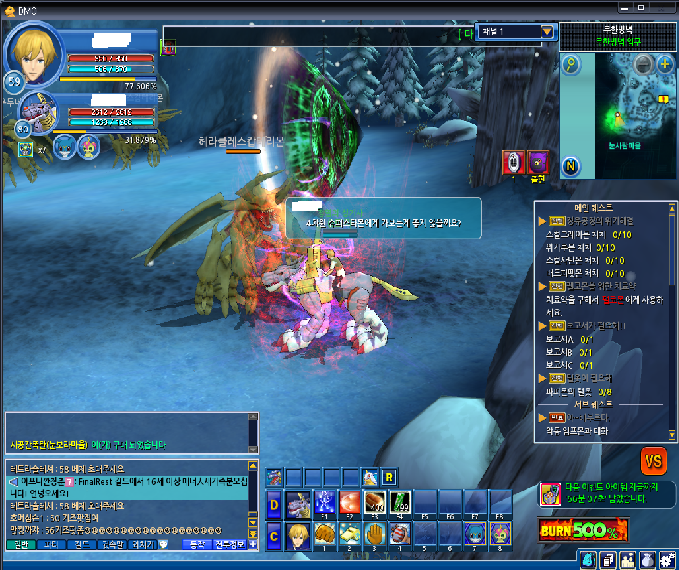The width and height of the screenshot is (679, 570).
Task: Toggle the N compass button beside the minimap
Action: [571, 165]
